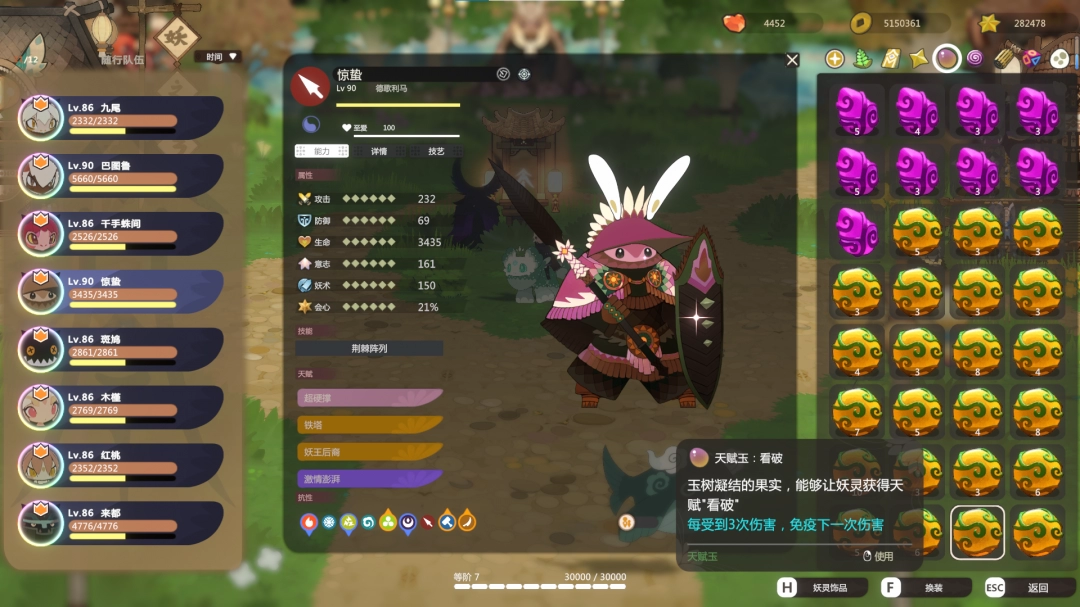Click the 返回 back button

coord(1028,588)
